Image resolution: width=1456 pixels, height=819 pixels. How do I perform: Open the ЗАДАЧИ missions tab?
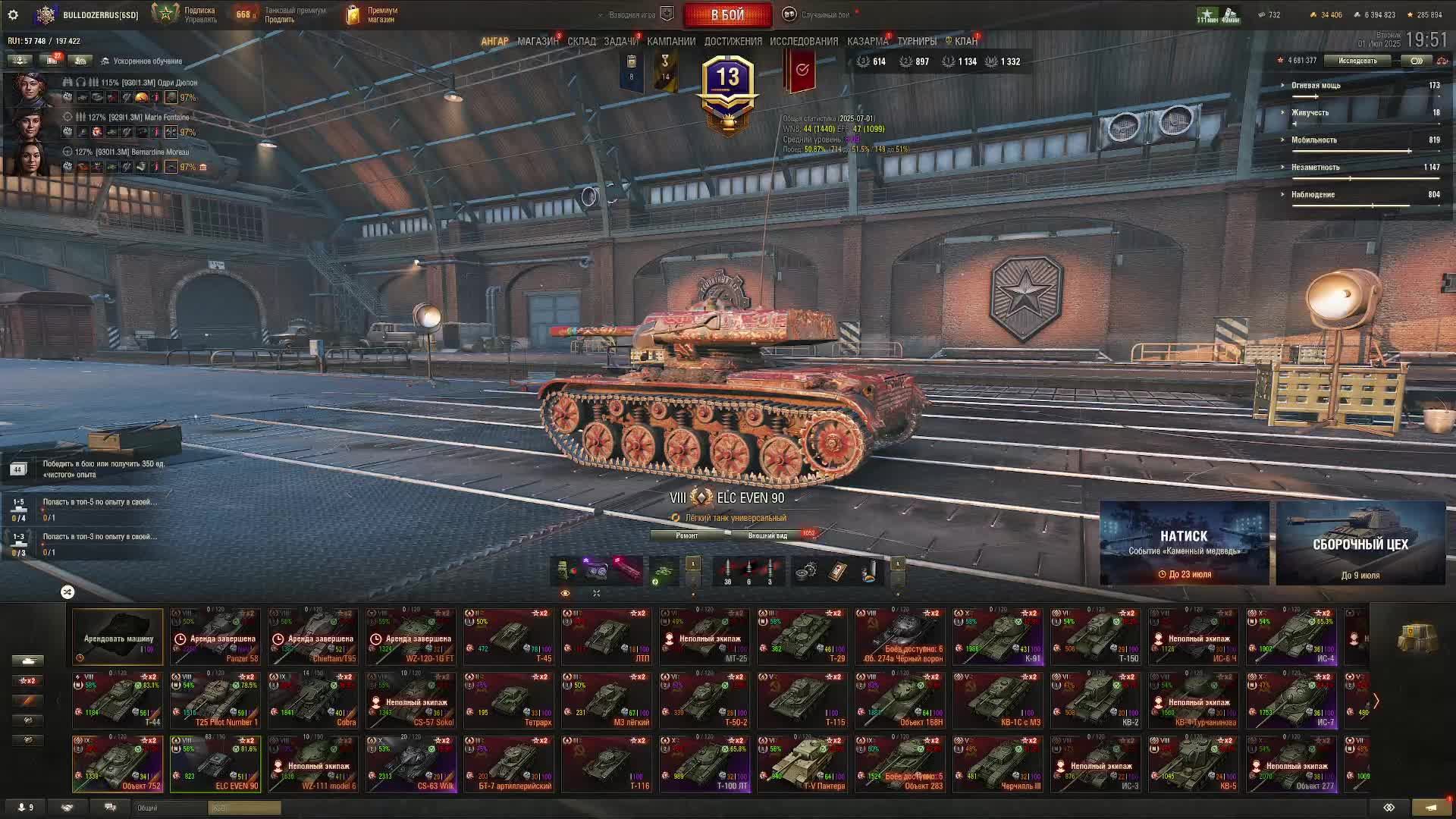620,42
